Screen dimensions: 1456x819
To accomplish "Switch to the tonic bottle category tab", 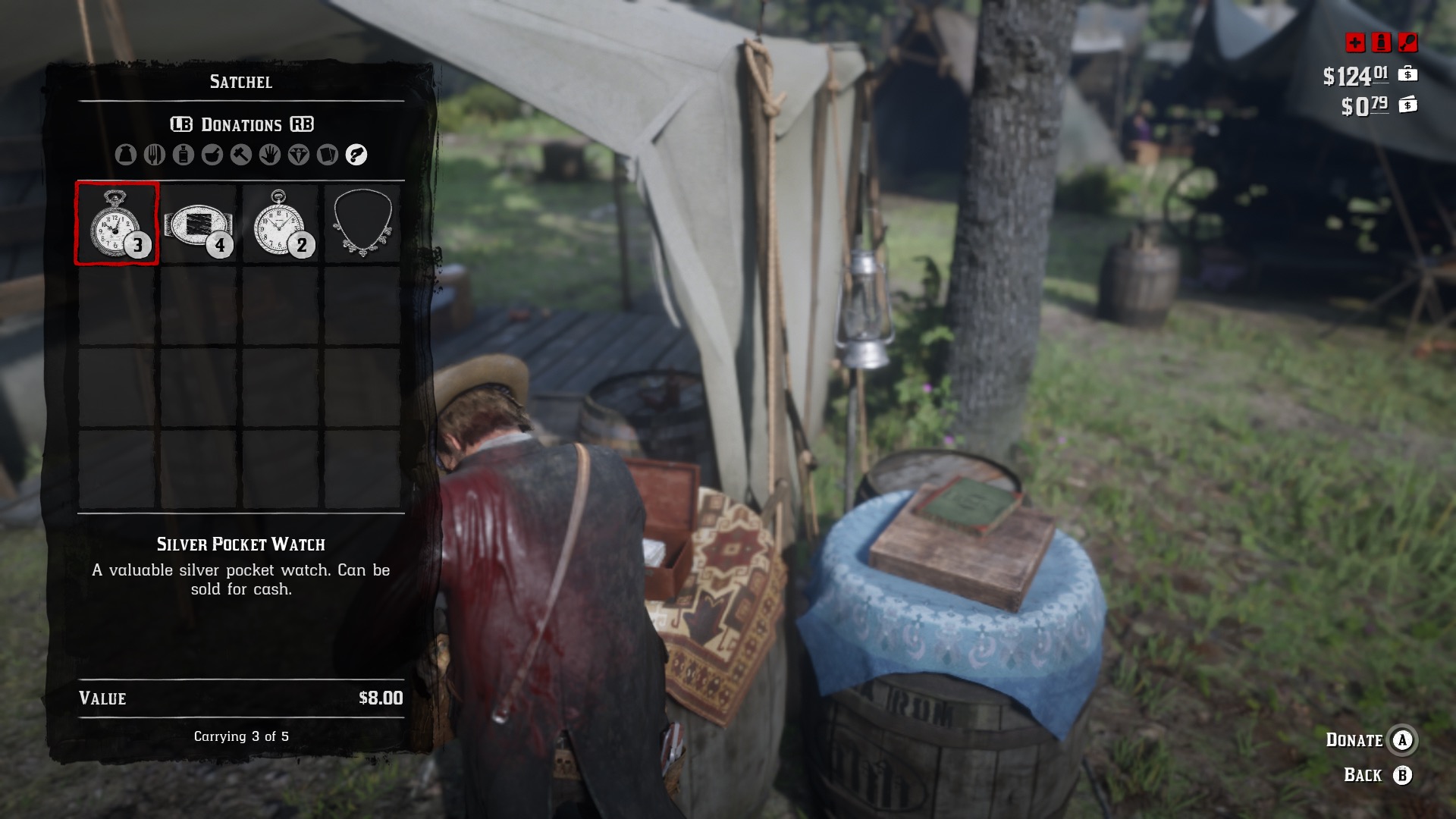I will [x=184, y=155].
